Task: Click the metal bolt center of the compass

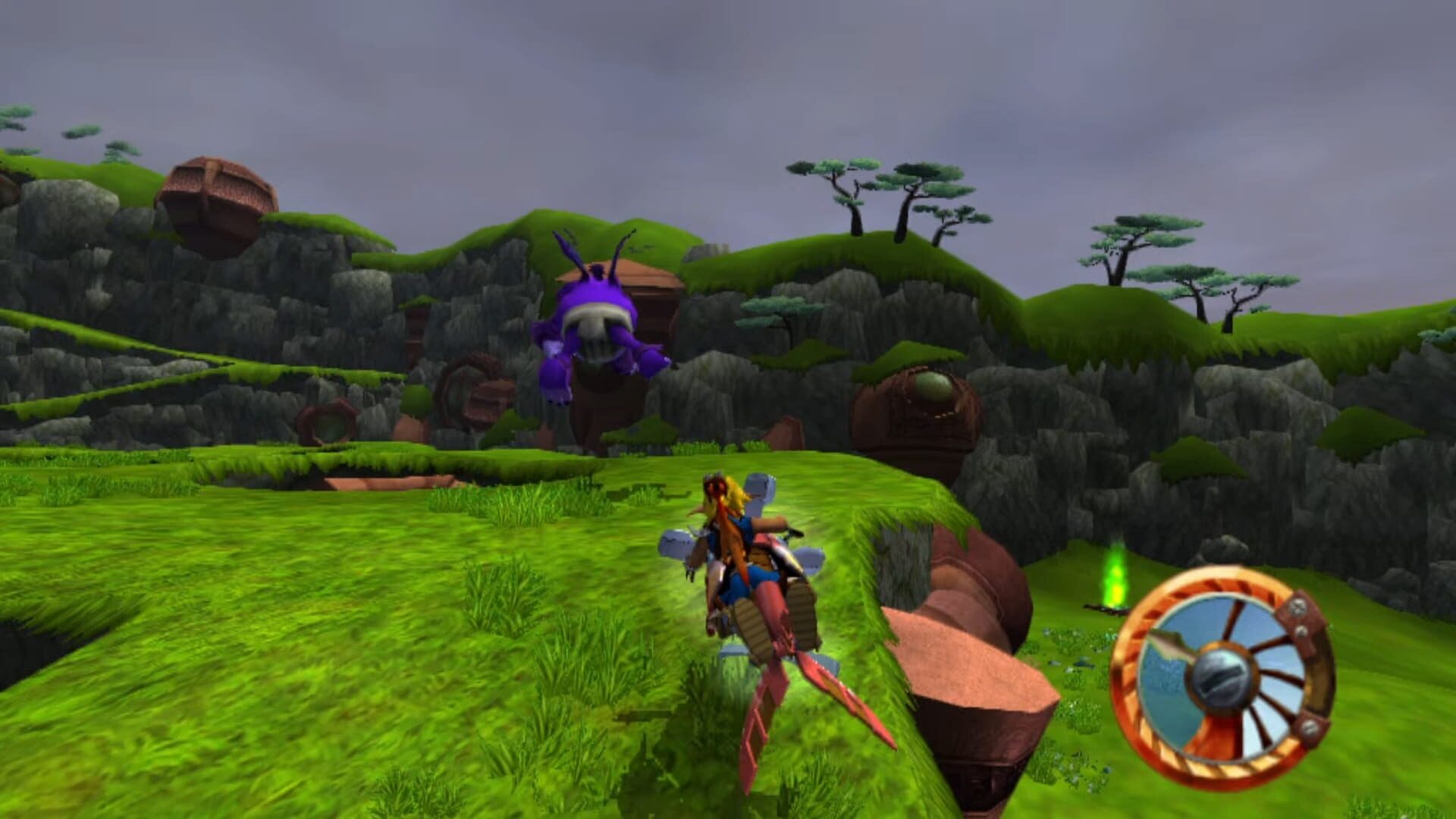Action: pyautogui.click(x=1222, y=676)
